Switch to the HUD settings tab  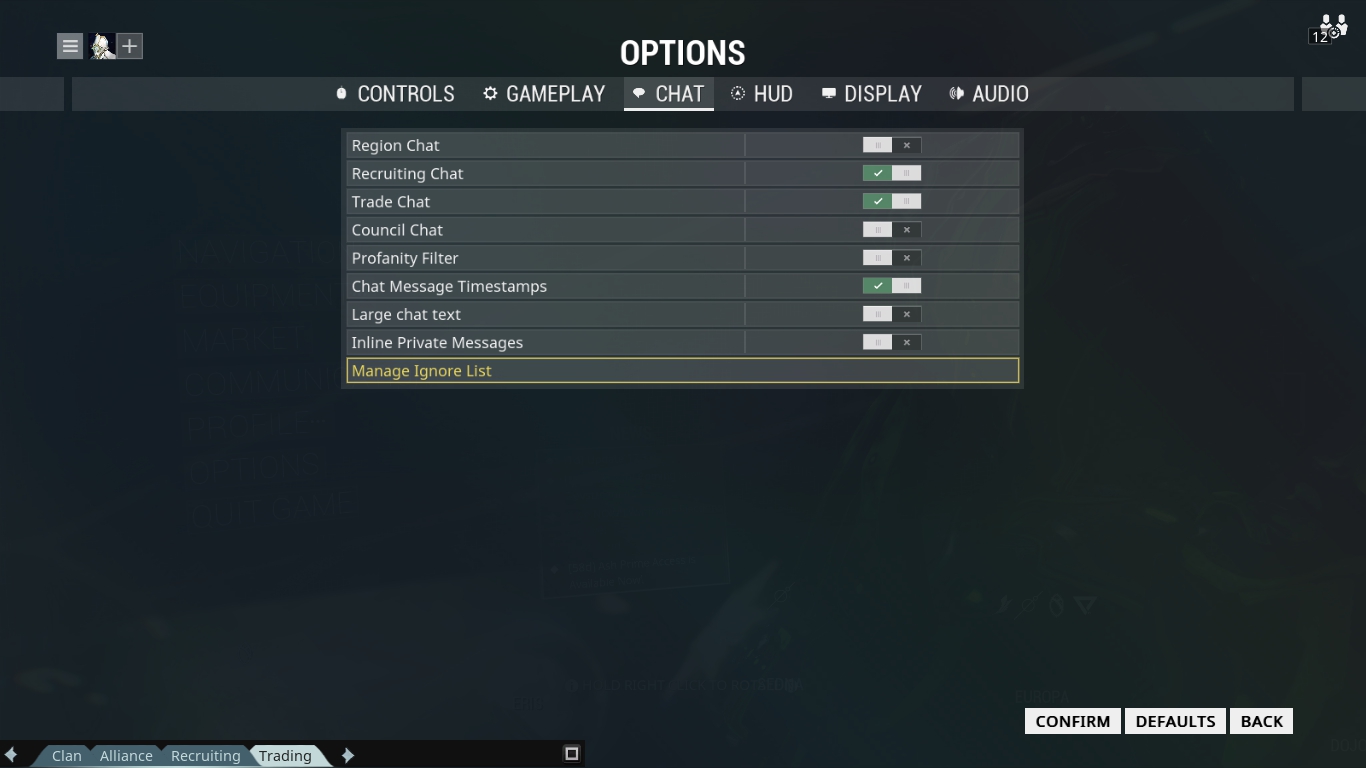tap(764, 93)
